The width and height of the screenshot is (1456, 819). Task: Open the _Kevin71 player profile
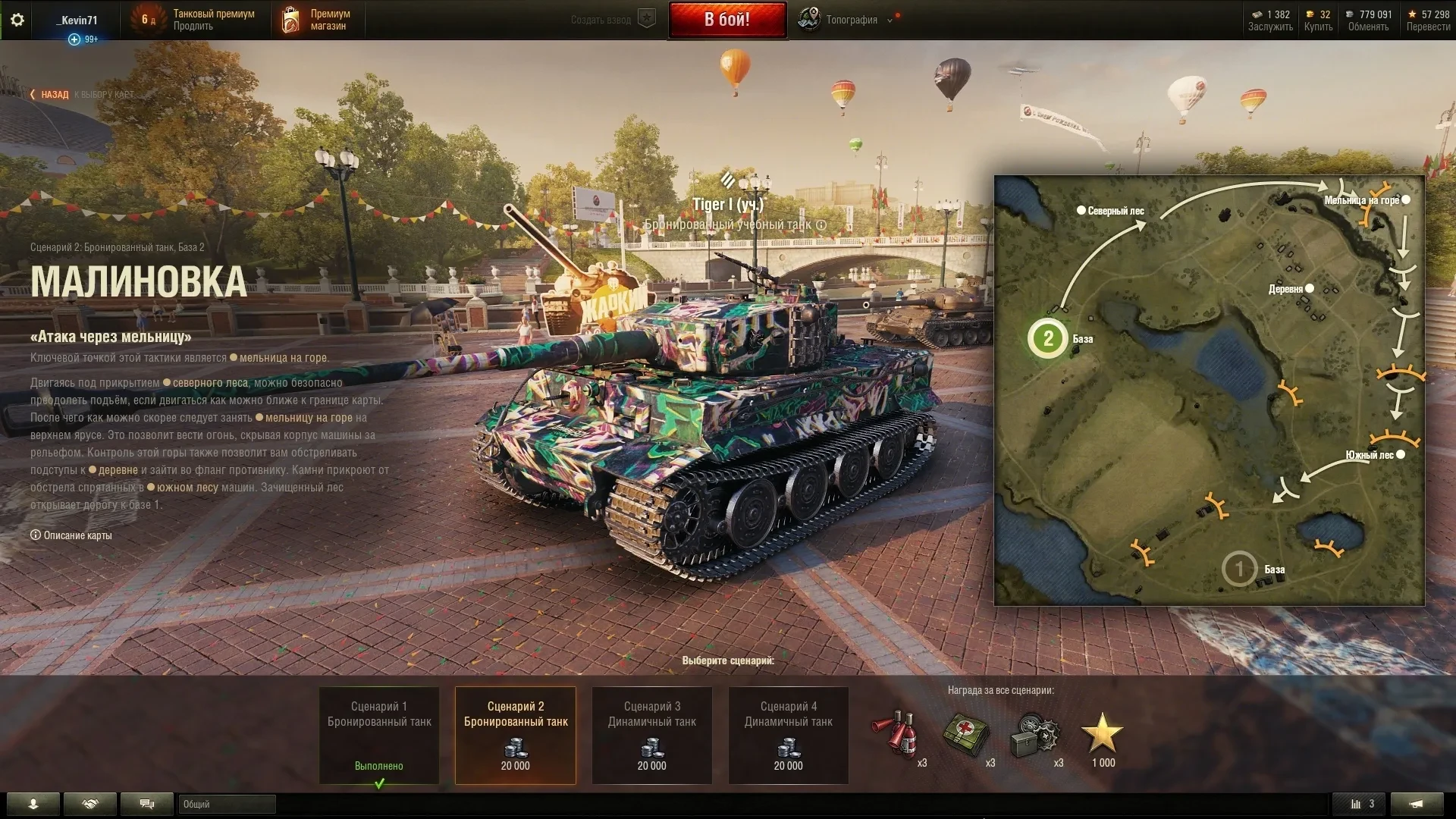(x=77, y=20)
